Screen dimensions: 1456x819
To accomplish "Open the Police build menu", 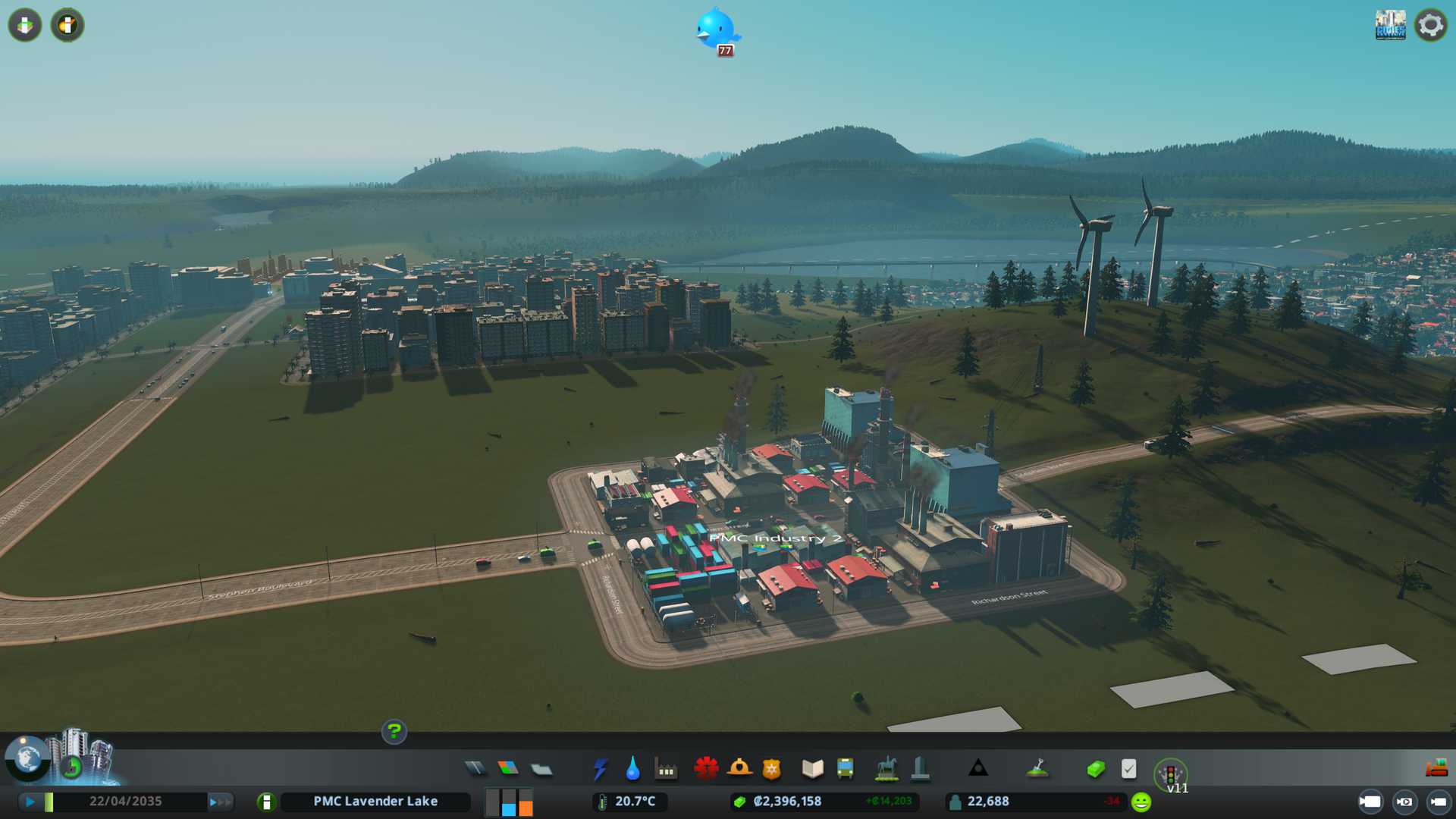I will click(x=771, y=769).
